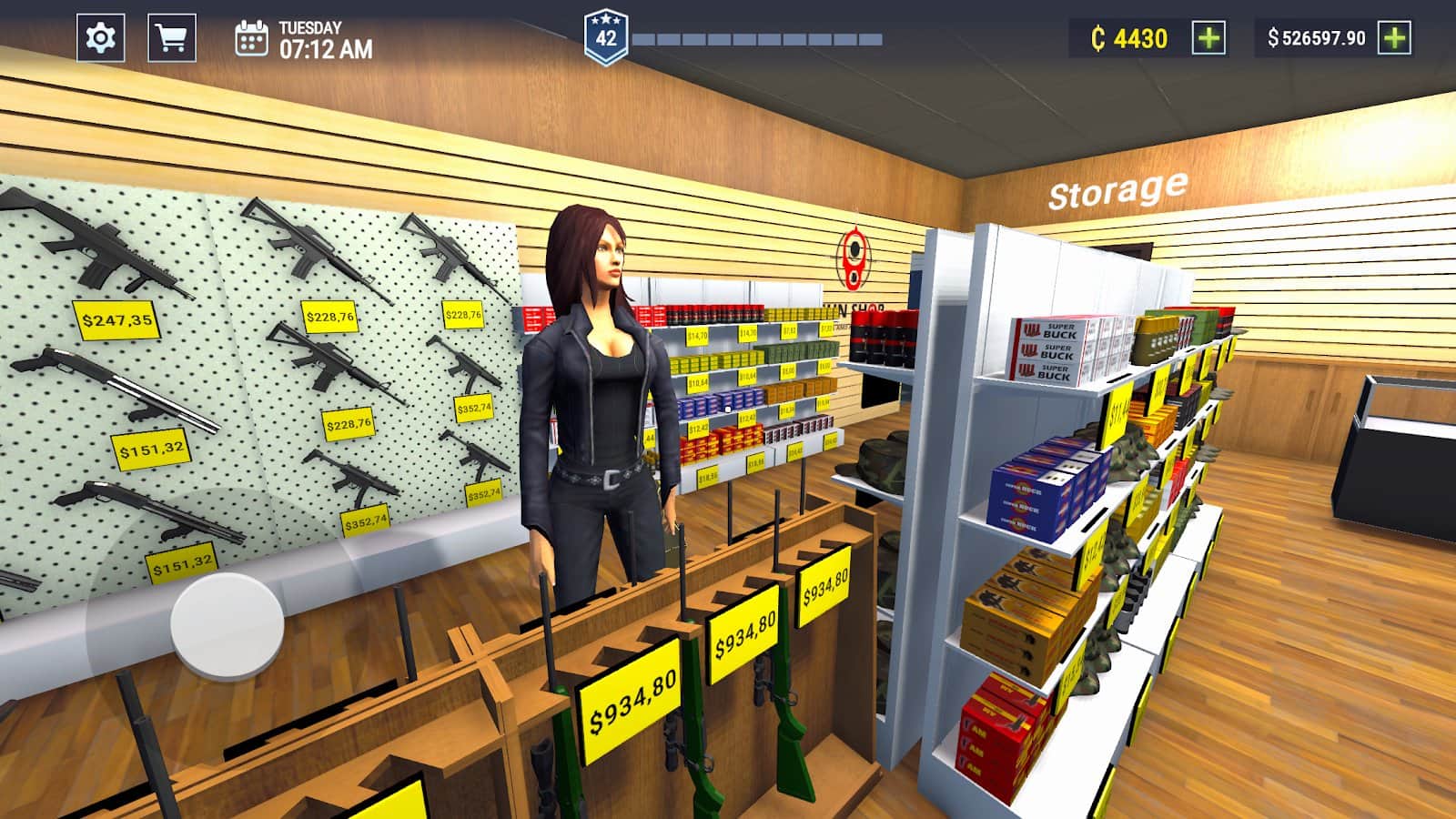Click the gold coin currency icon
Viewport: 1456px width, 819px height.
(1100, 37)
